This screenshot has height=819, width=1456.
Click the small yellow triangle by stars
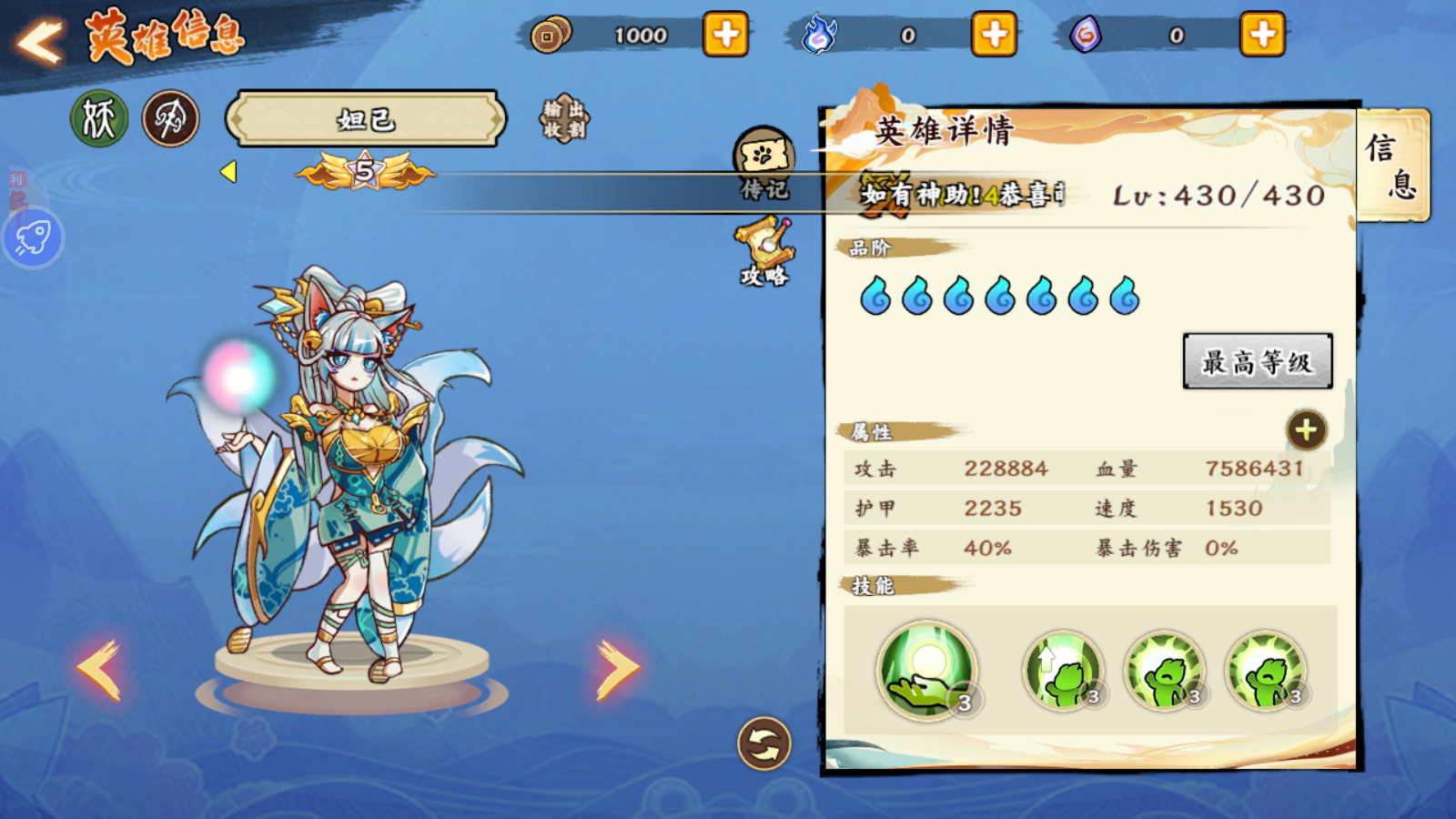pyautogui.click(x=228, y=171)
